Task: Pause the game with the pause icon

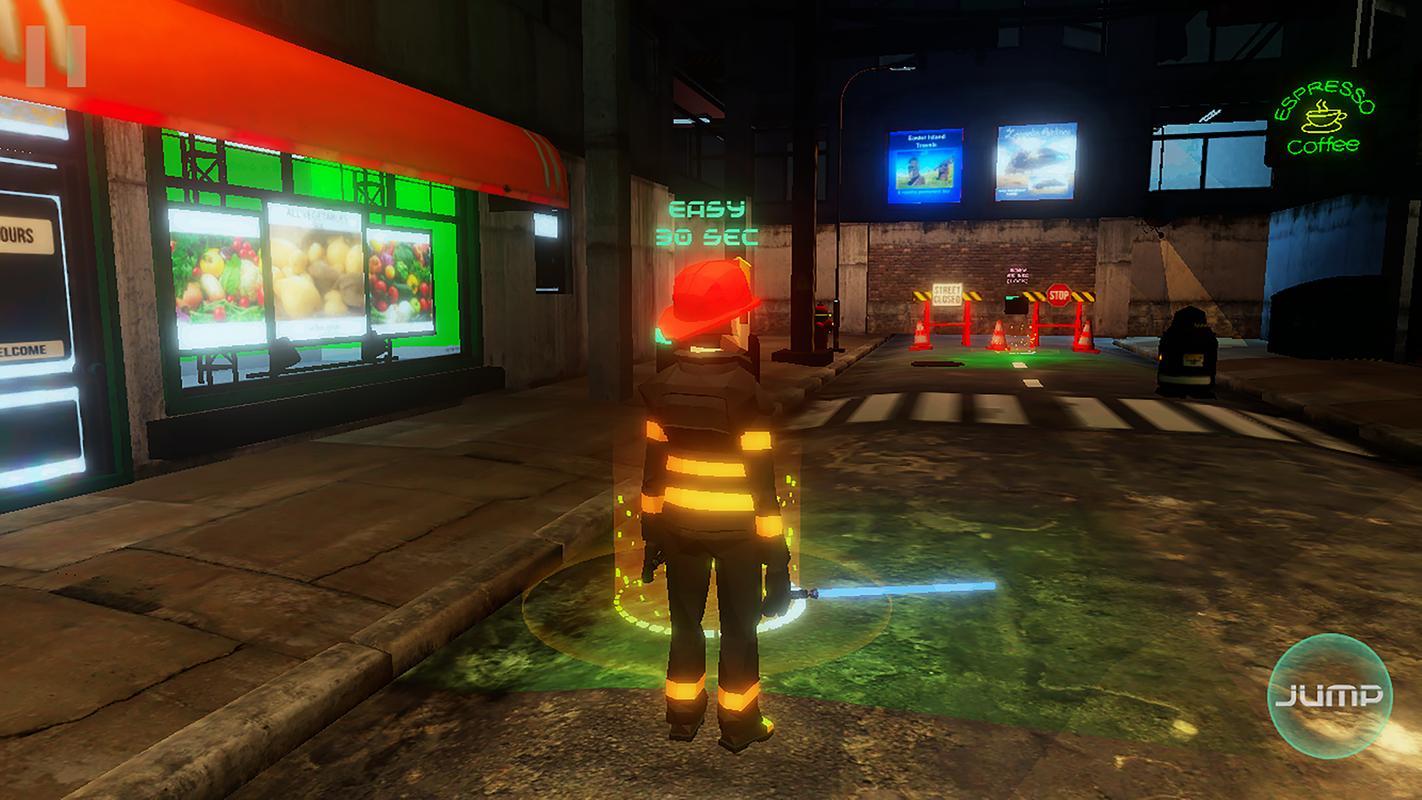Action: click(56, 56)
